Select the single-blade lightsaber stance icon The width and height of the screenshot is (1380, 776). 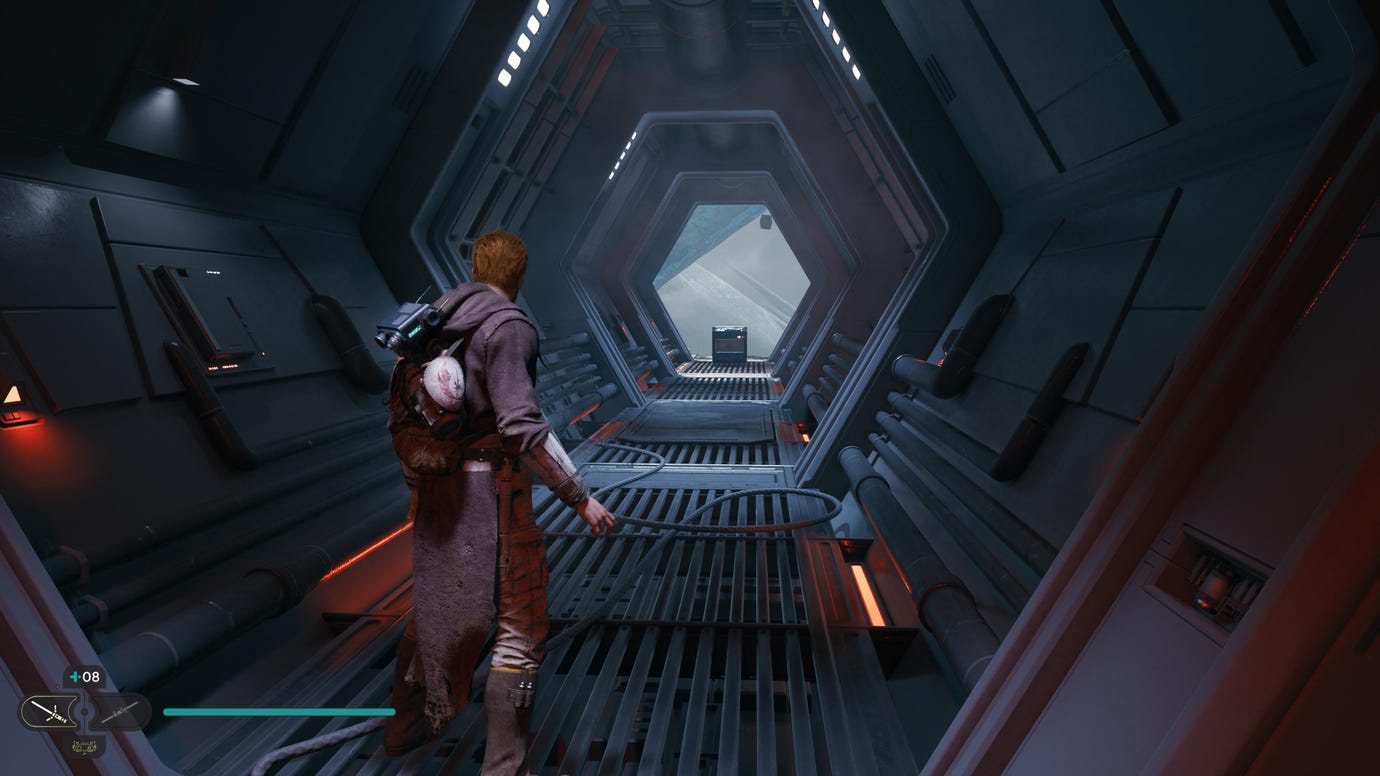(121, 712)
